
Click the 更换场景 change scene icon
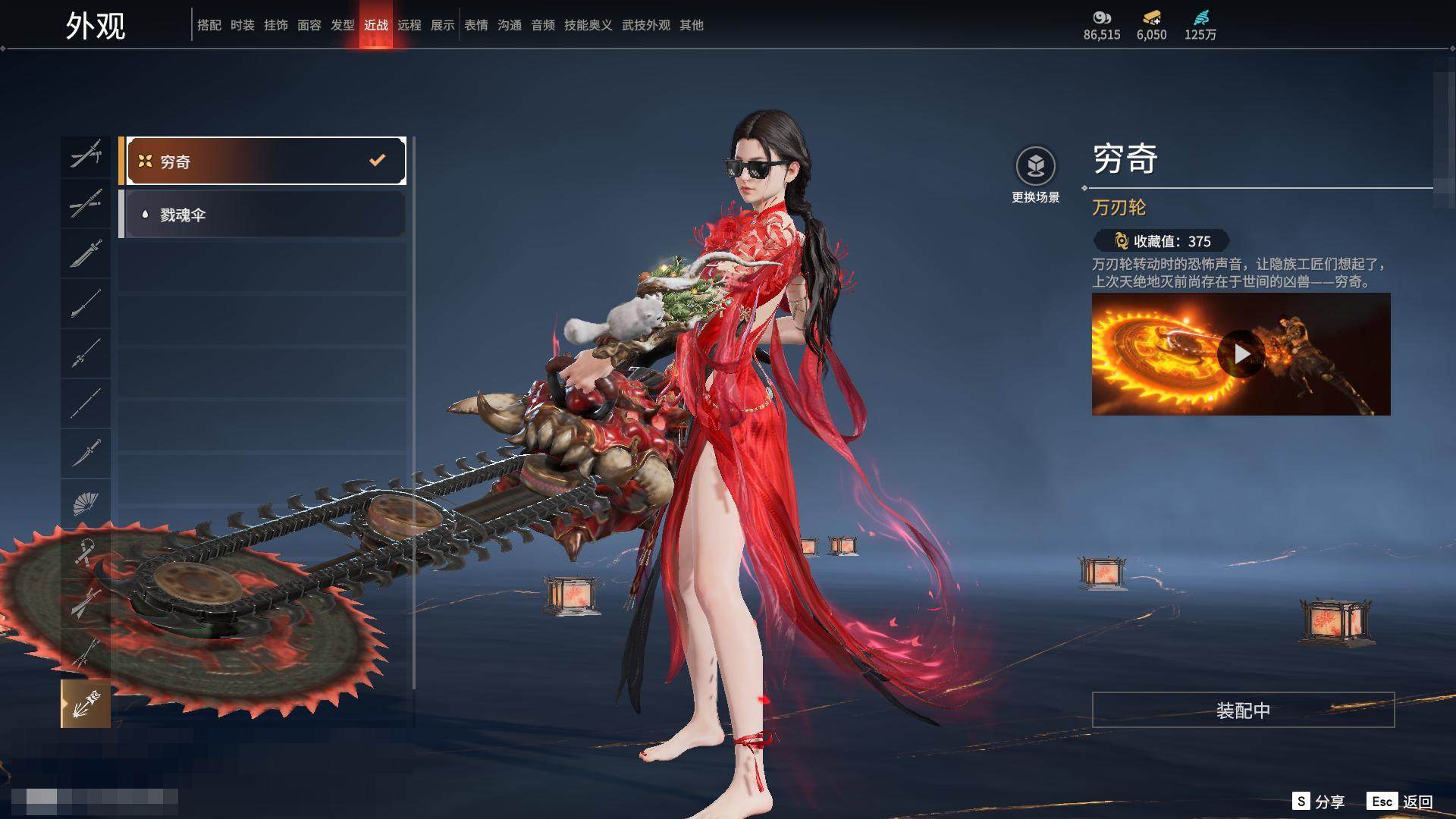(x=1035, y=166)
